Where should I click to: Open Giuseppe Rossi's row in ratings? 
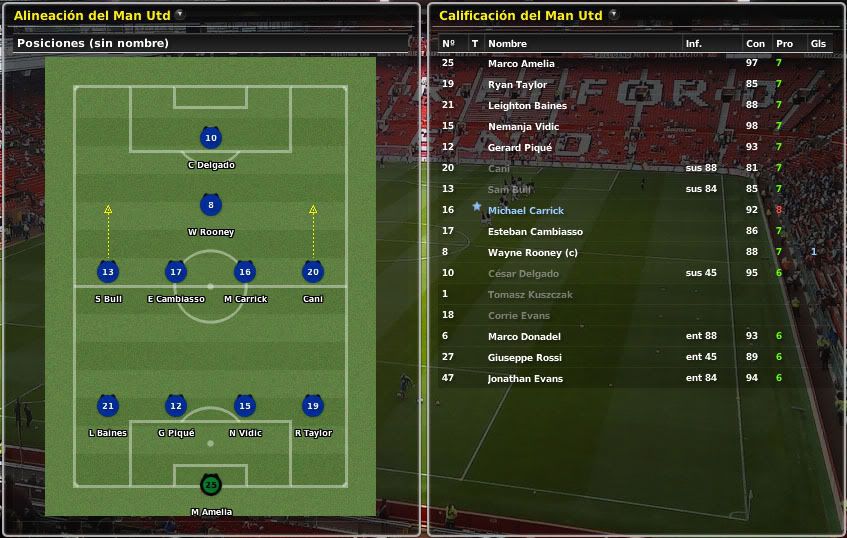(x=524, y=357)
